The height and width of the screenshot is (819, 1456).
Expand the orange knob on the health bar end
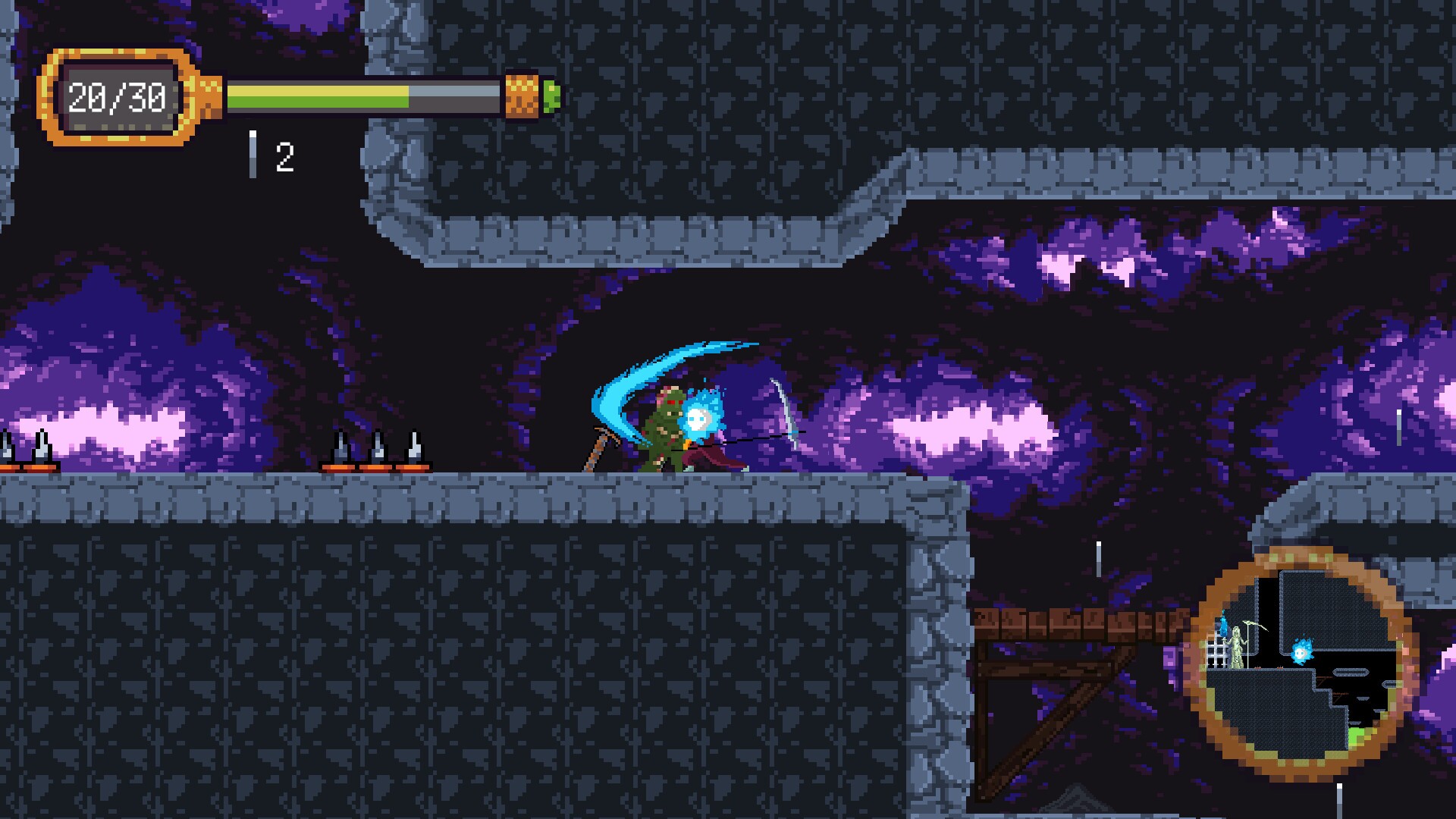pos(522,95)
